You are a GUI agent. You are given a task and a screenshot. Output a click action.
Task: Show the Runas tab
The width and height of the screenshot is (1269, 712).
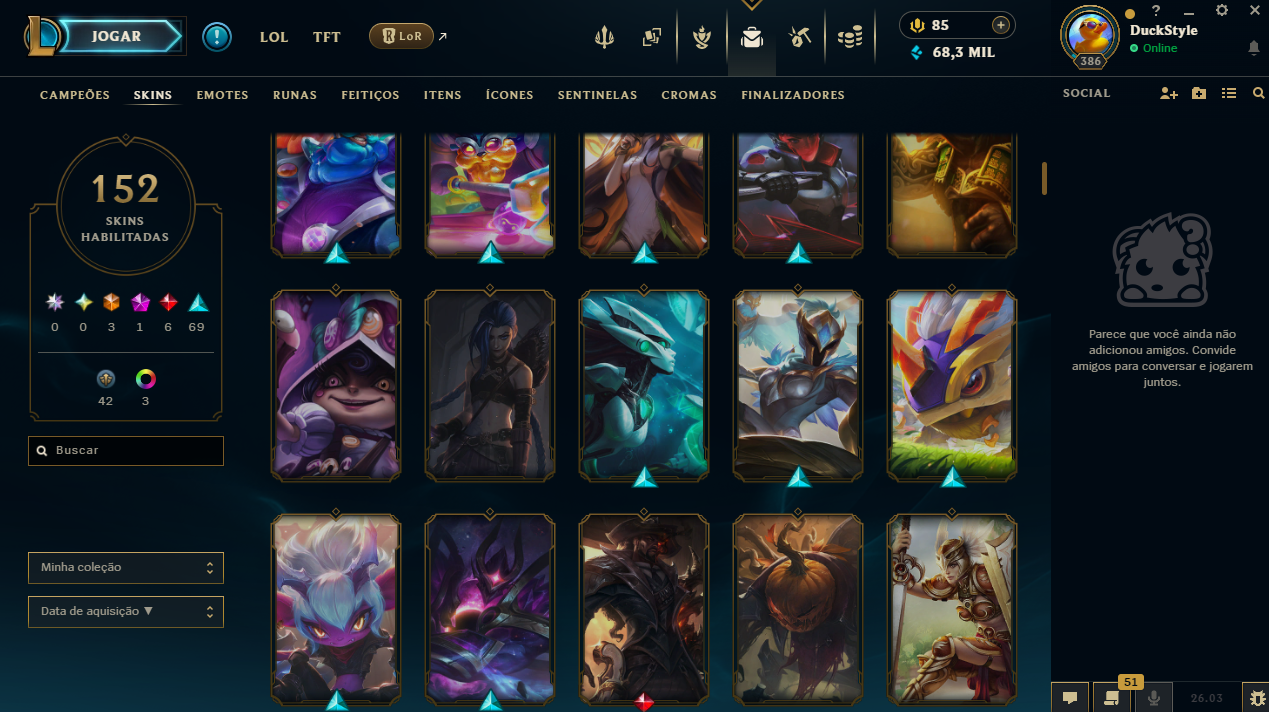(x=295, y=95)
